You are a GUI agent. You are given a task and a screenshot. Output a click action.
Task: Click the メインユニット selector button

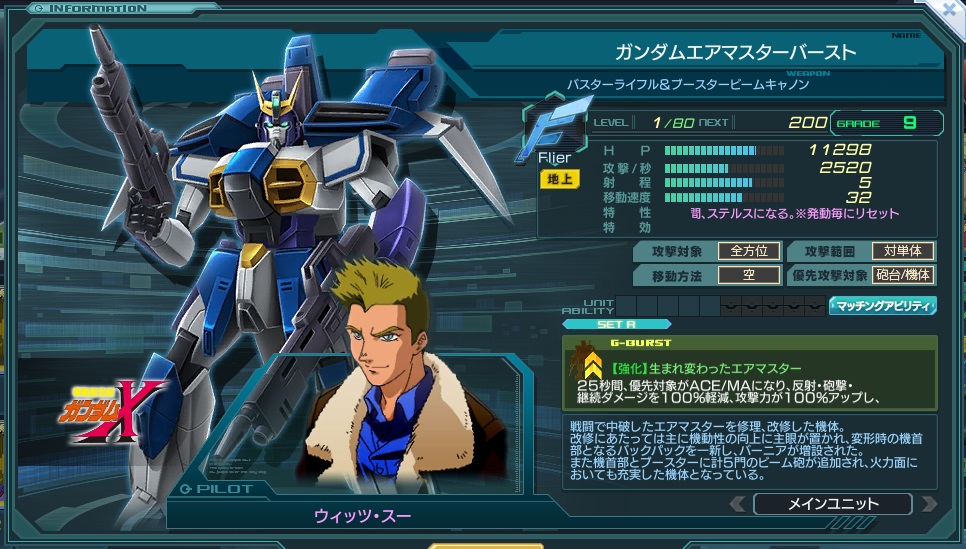coord(832,504)
